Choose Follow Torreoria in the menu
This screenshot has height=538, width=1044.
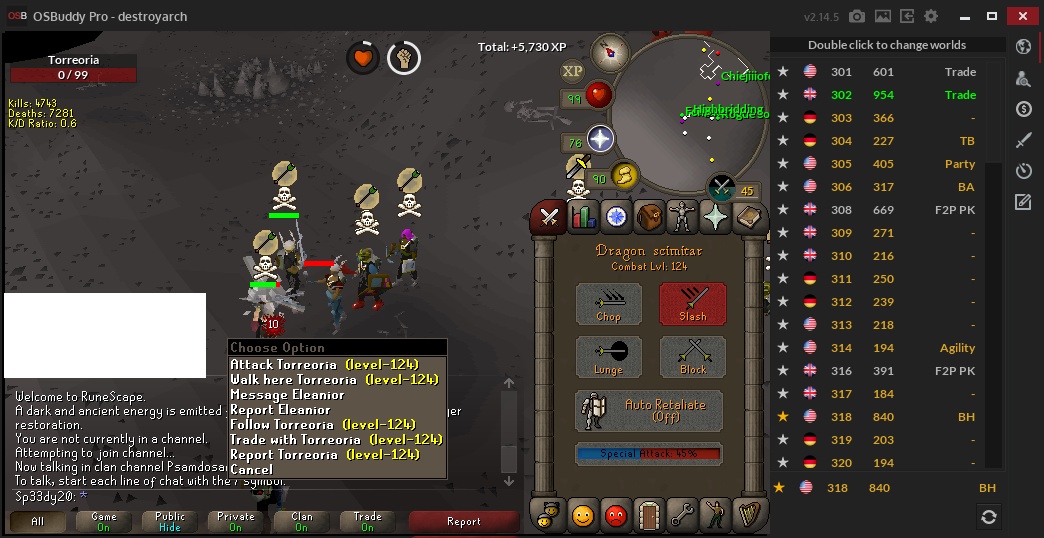coord(322,425)
